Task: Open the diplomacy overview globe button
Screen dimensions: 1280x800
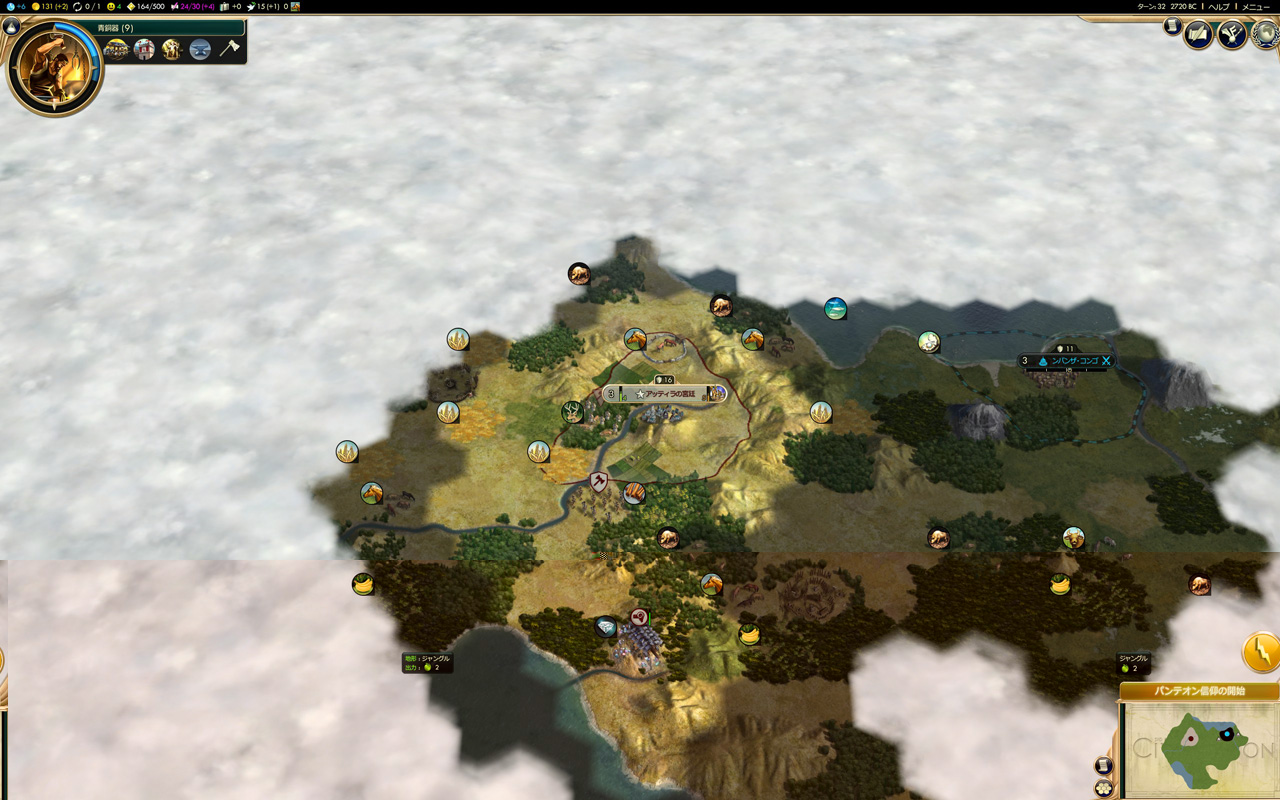Action: pyautogui.click(x=1266, y=36)
